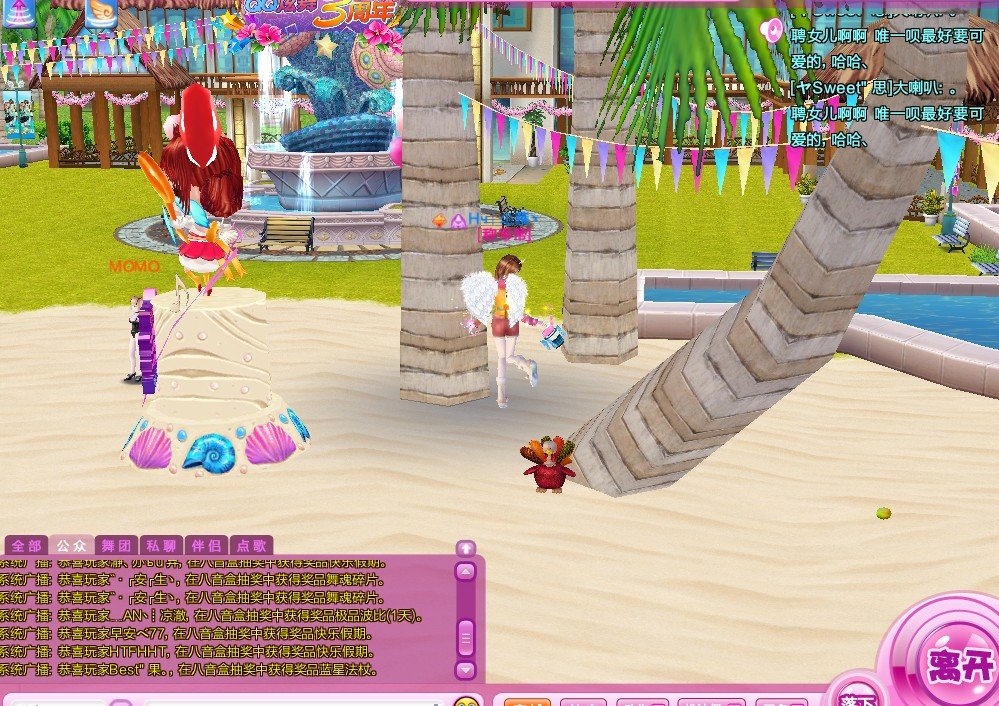The height and width of the screenshot is (706, 999).
Task: Show the 伴侣 chat tab
Action: click(x=206, y=546)
